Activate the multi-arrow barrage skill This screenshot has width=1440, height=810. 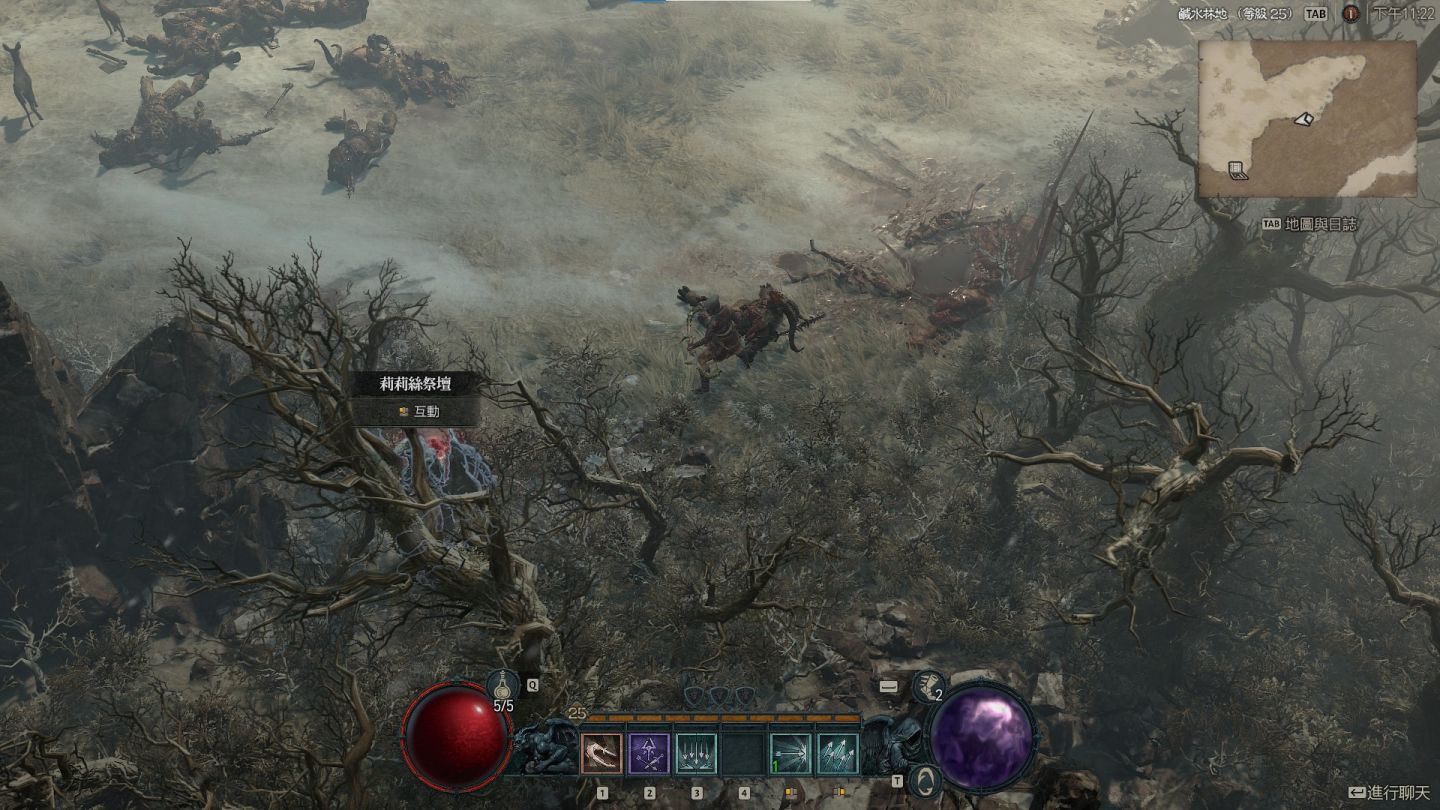pyautogui.click(x=837, y=754)
